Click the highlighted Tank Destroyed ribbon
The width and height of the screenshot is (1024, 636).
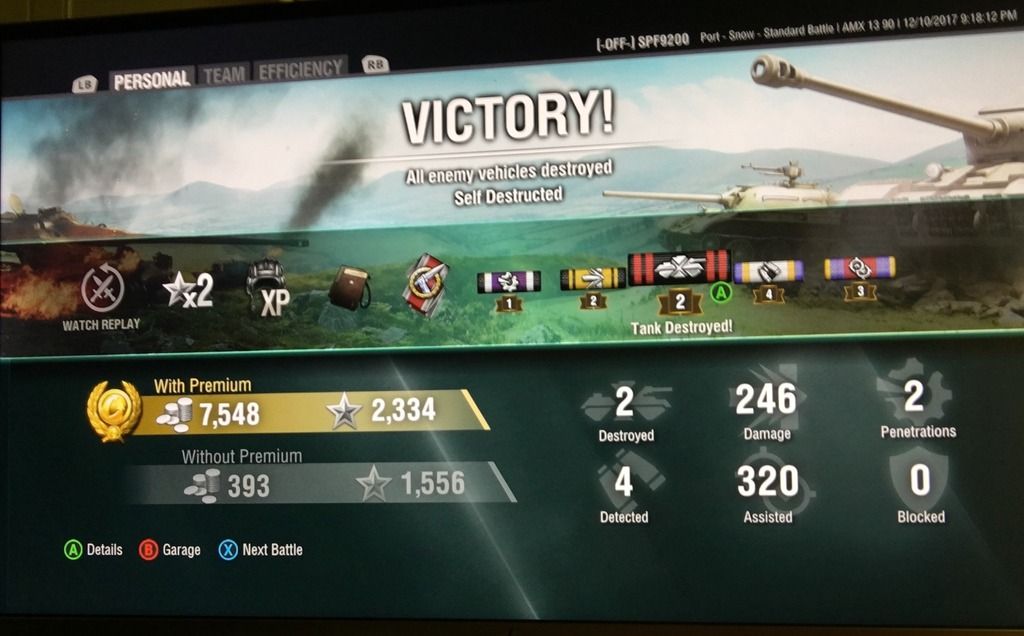point(679,269)
